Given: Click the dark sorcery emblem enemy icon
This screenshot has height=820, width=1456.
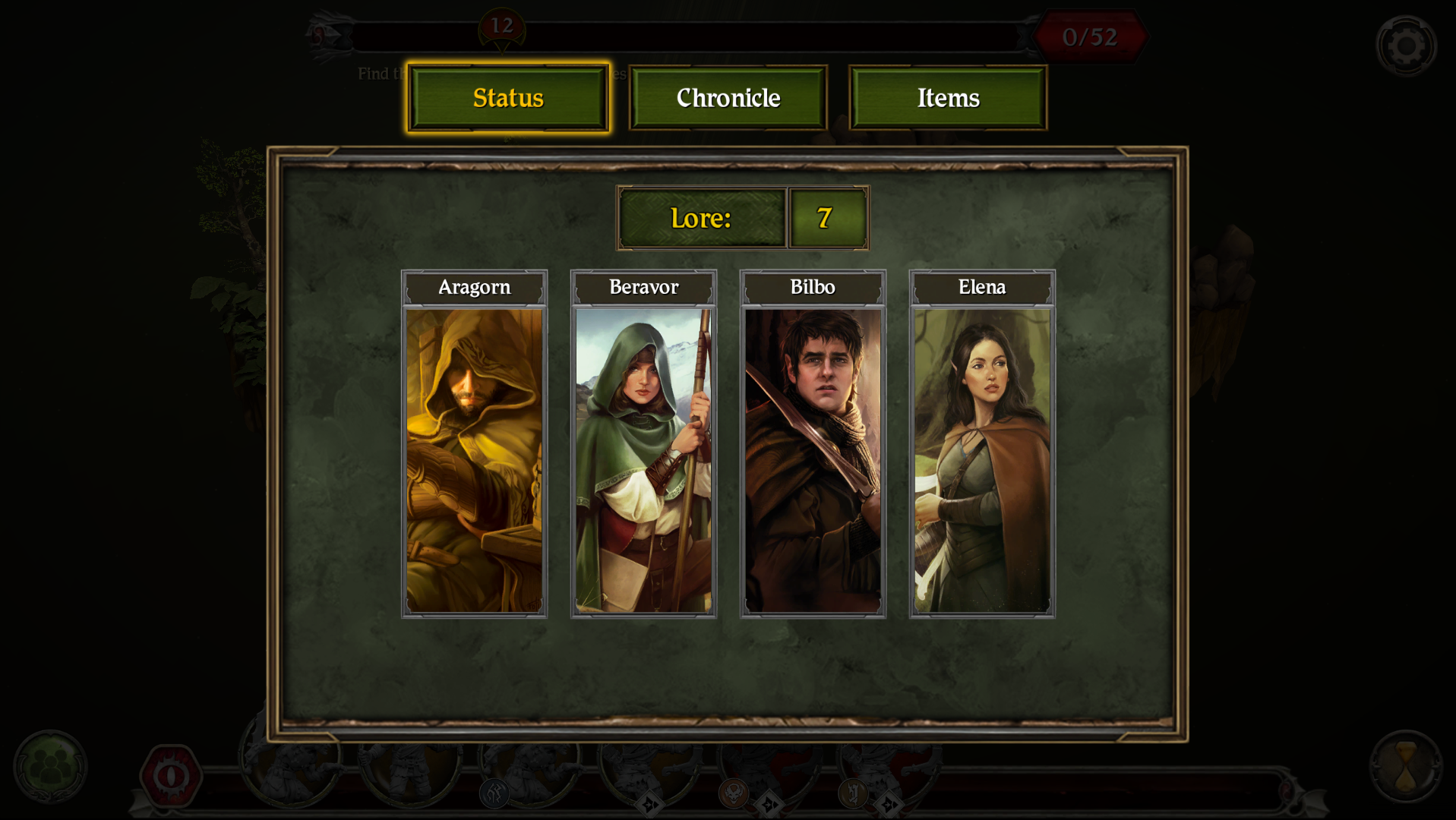Looking at the screenshot, I should [x=494, y=794].
